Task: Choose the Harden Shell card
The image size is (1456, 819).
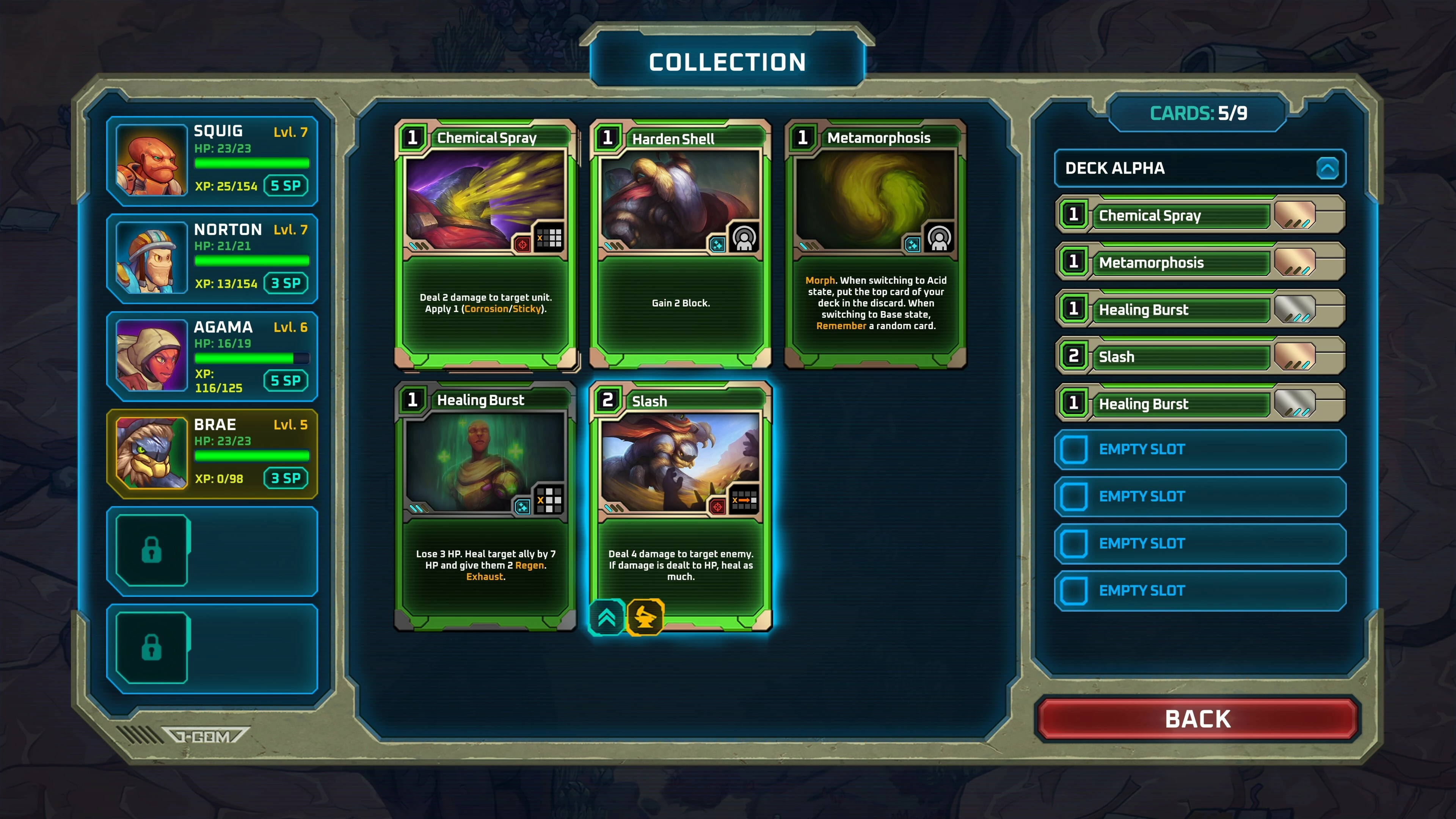Action: pyautogui.click(x=681, y=244)
